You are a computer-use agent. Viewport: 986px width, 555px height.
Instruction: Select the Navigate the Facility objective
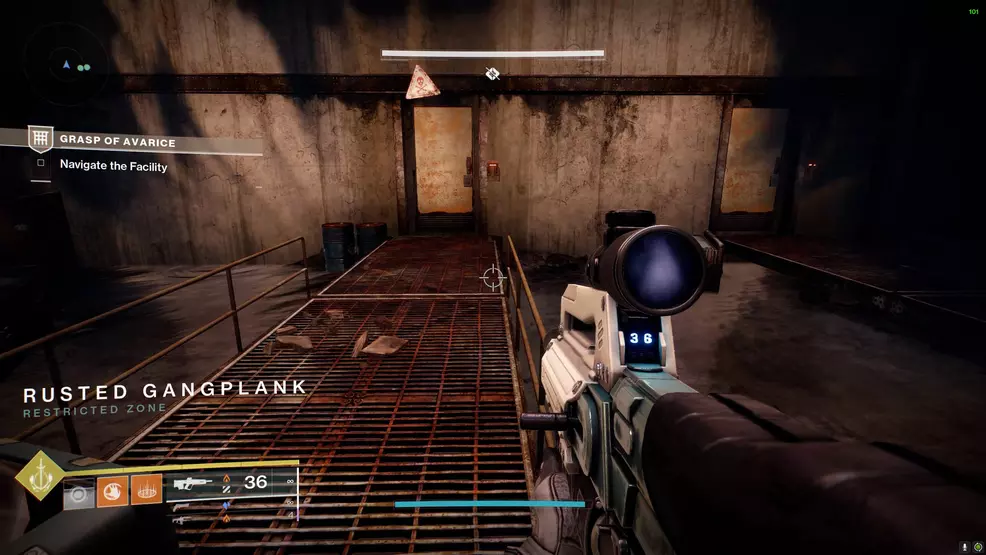[x=113, y=166]
